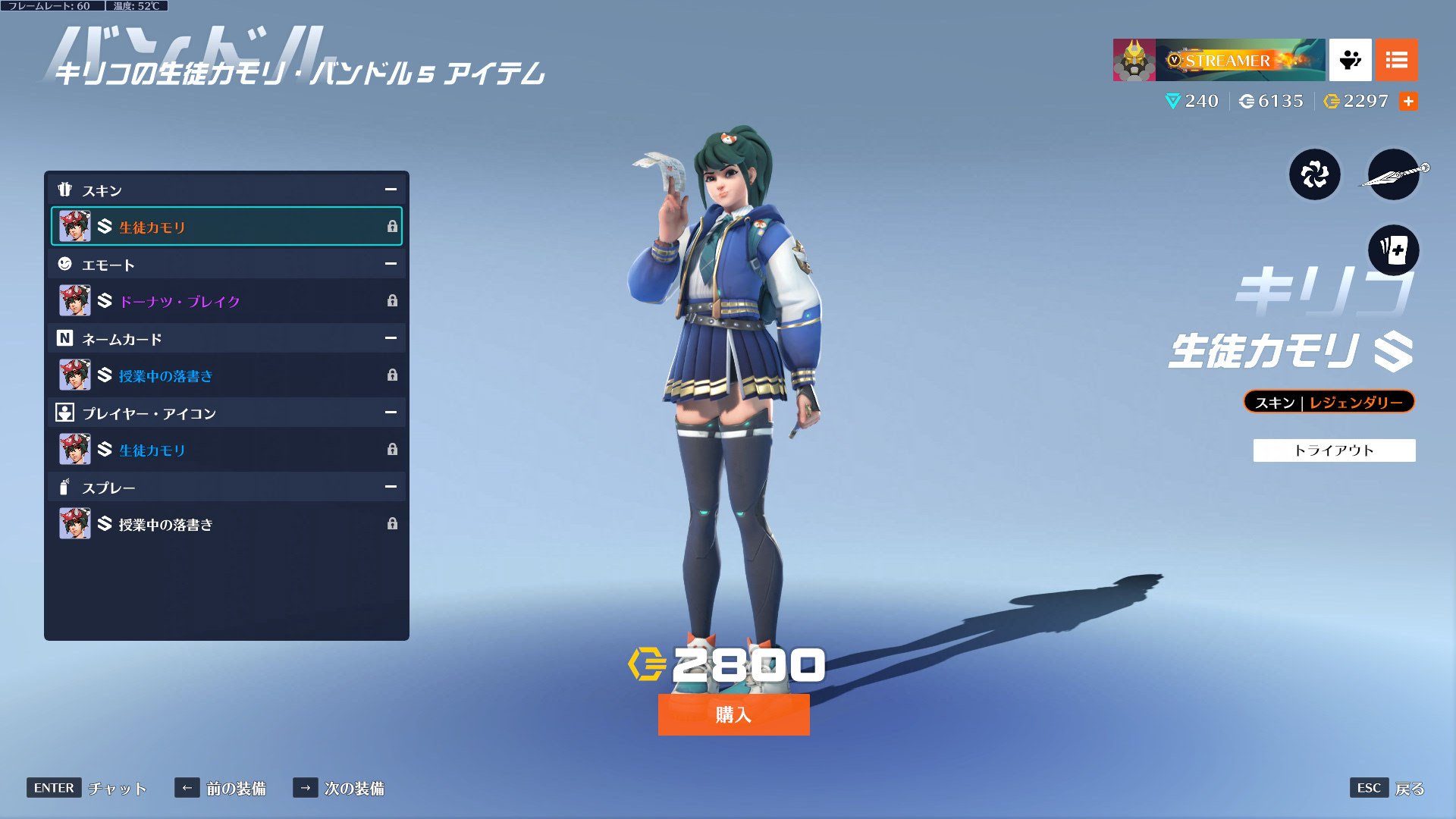
Task: Open chat via the チャット label
Action: tap(87, 789)
